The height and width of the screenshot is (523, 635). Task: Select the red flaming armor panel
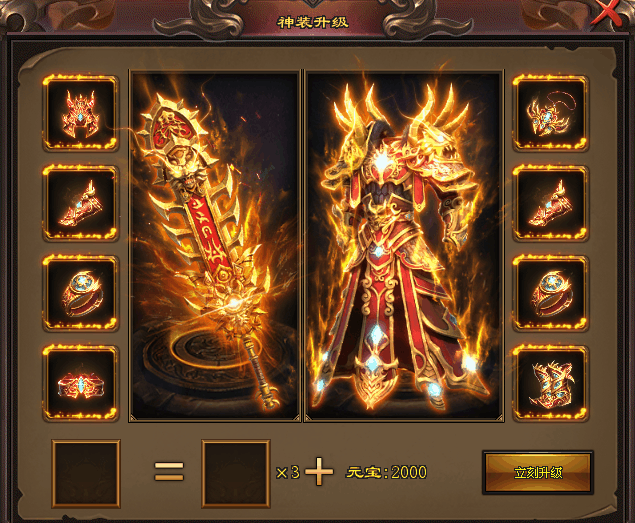point(404,245)
